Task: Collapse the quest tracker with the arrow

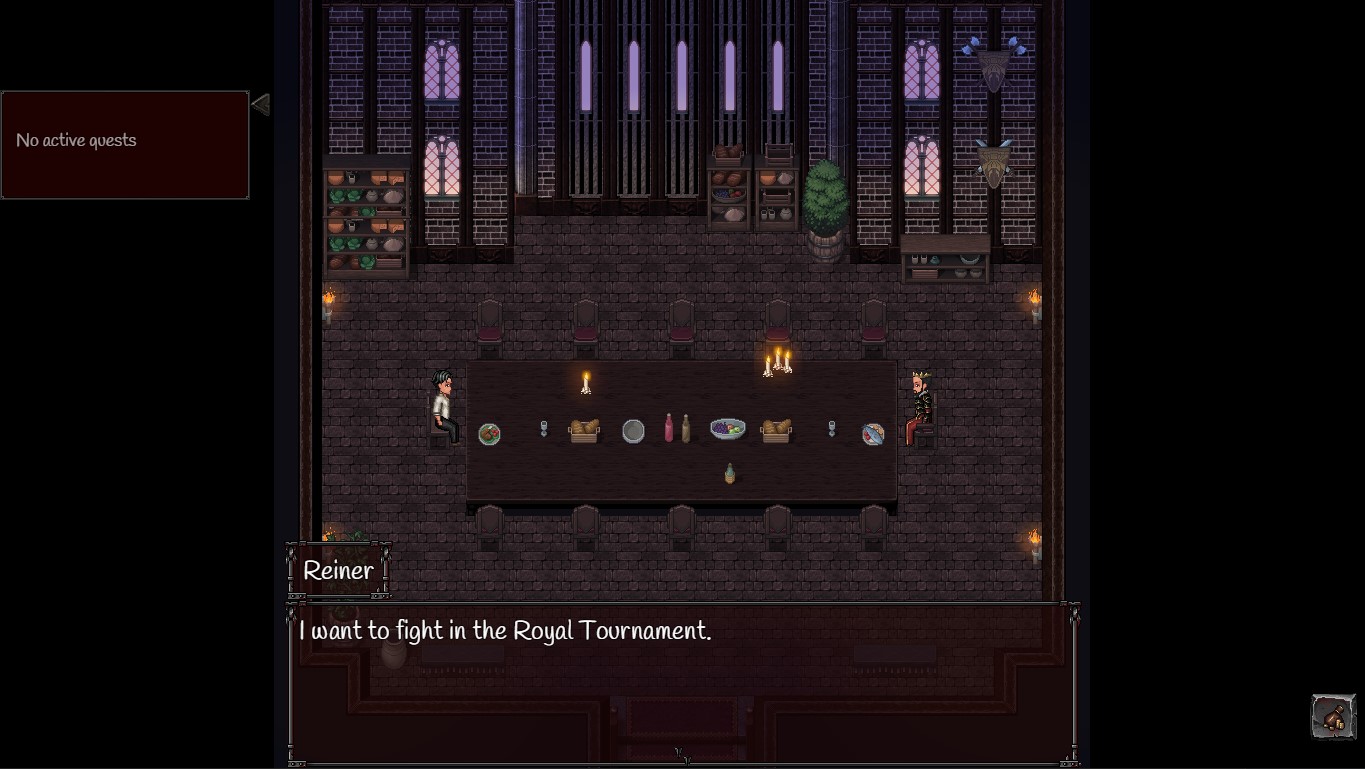Action: click(261, 104)
